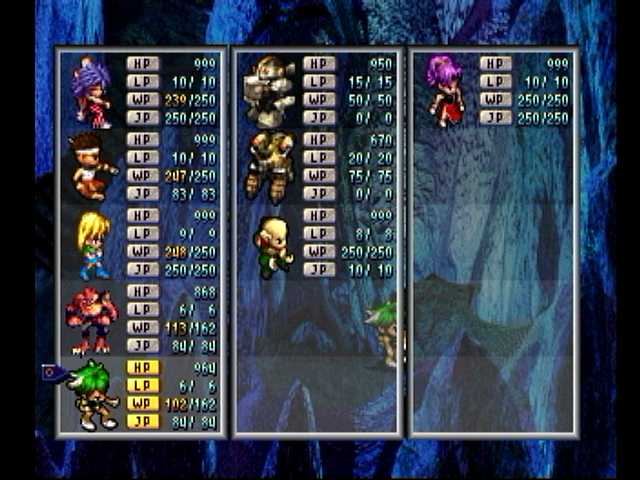Select the tan mech with 670 HP
Screen dimensions: 640x480
pos(269,167)
